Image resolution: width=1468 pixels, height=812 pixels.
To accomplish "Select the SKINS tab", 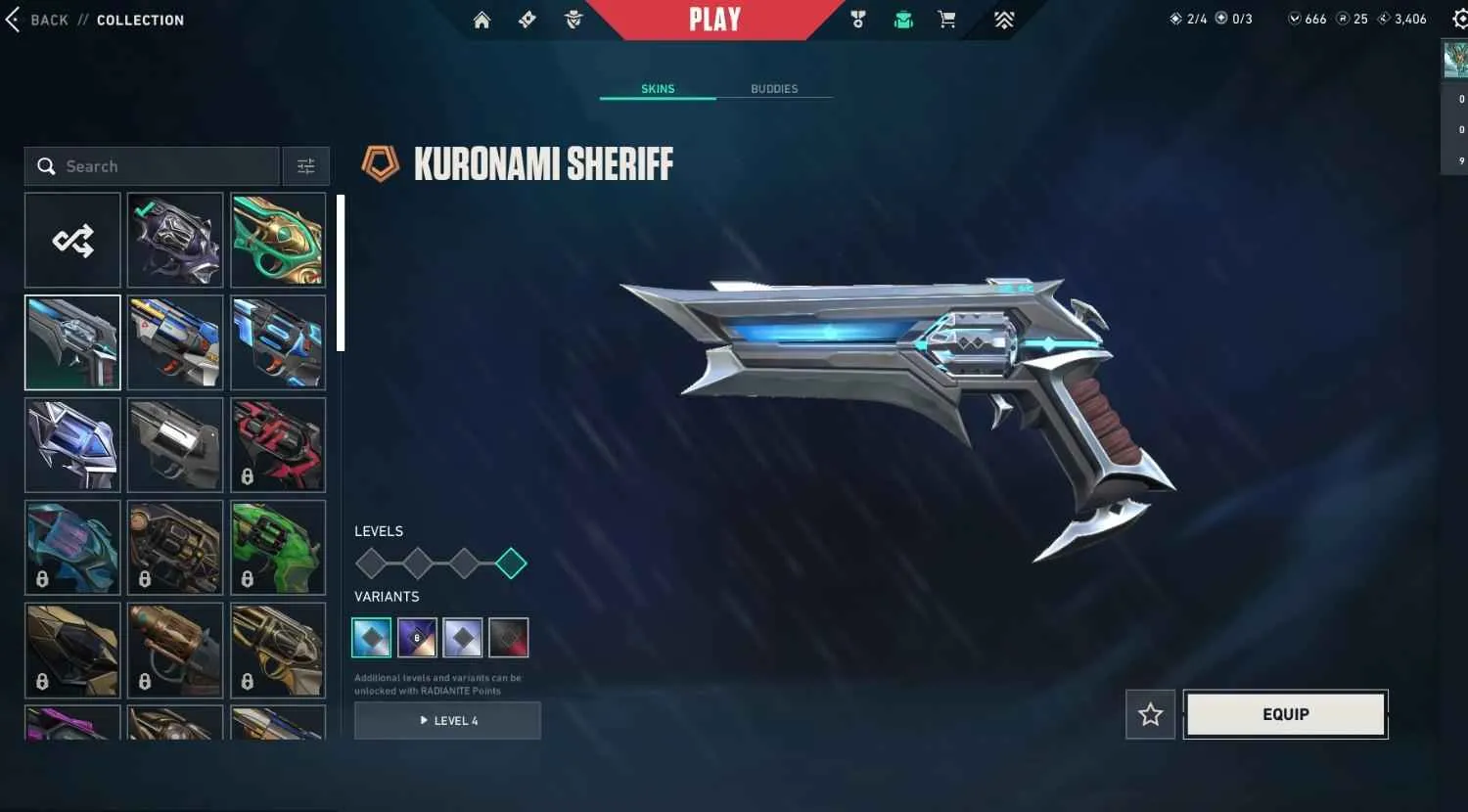I will [x=658, y=88].
